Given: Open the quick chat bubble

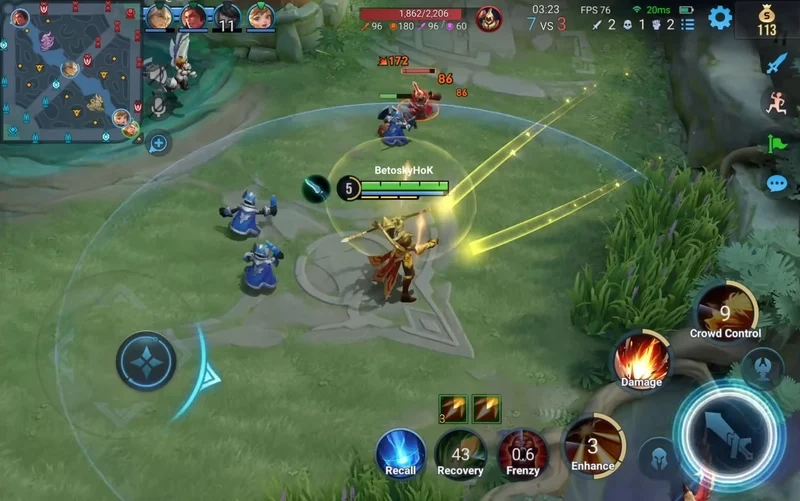Looking at the screenshot, I should (x=777, y=184).
